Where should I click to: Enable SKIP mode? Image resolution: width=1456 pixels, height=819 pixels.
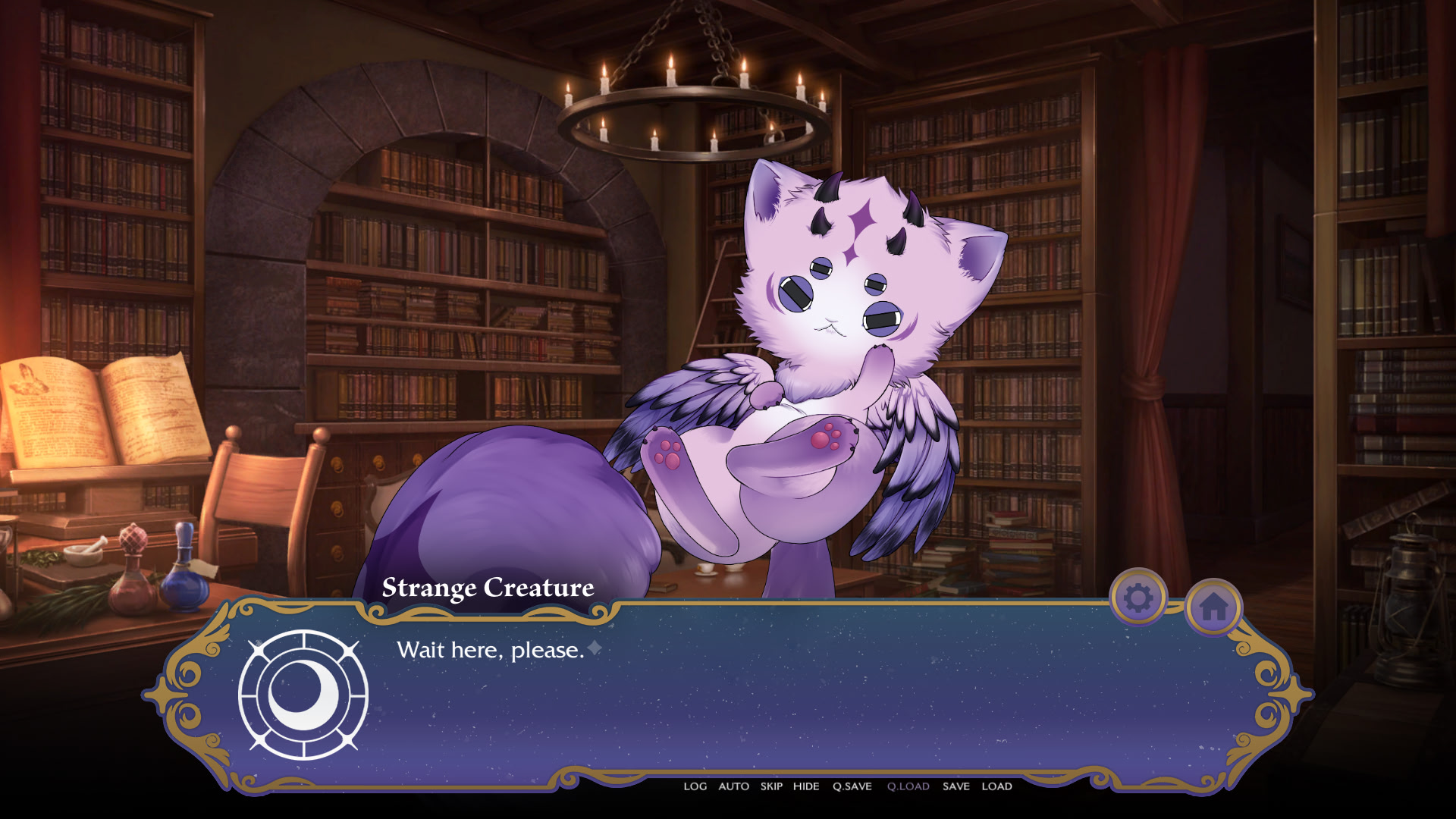coord(770,786)
